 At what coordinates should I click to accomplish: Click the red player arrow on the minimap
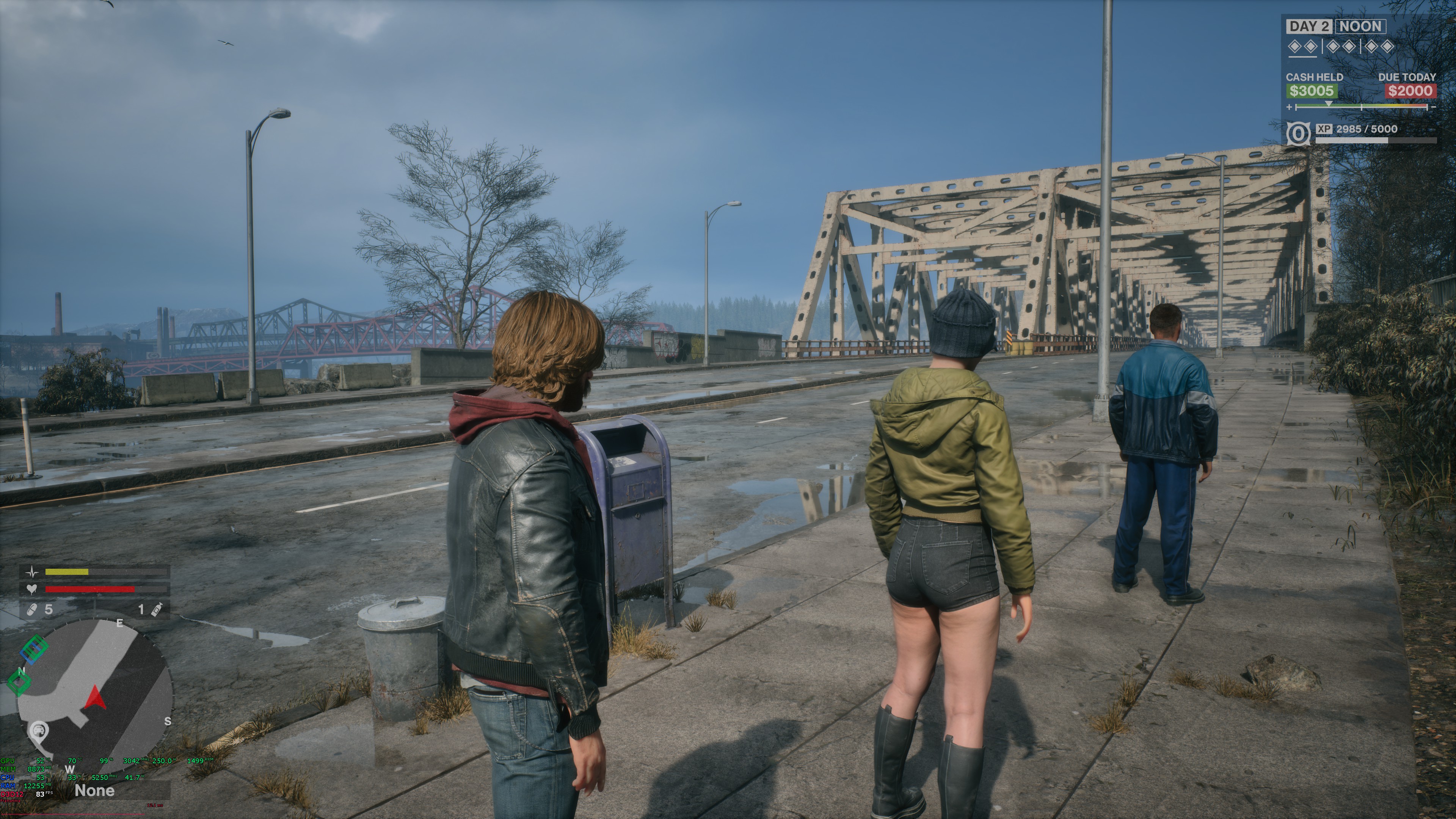click(96, 698)
